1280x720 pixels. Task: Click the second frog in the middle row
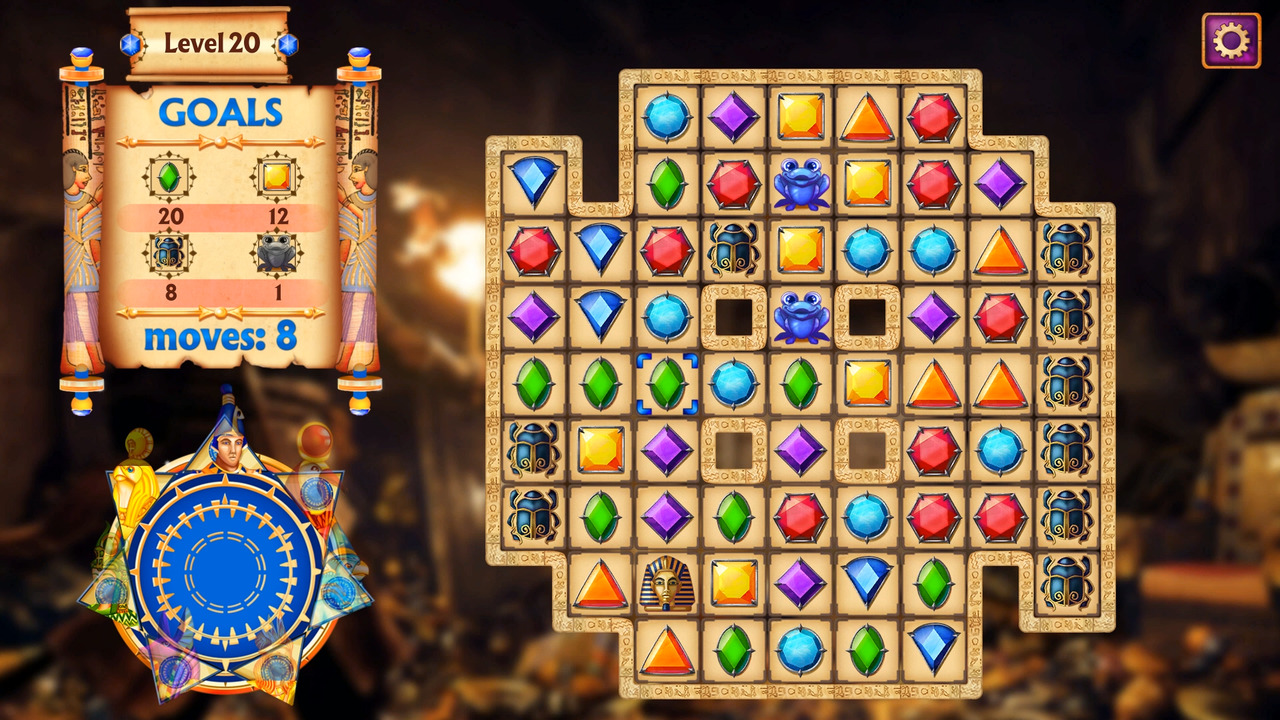click(800, 318)
